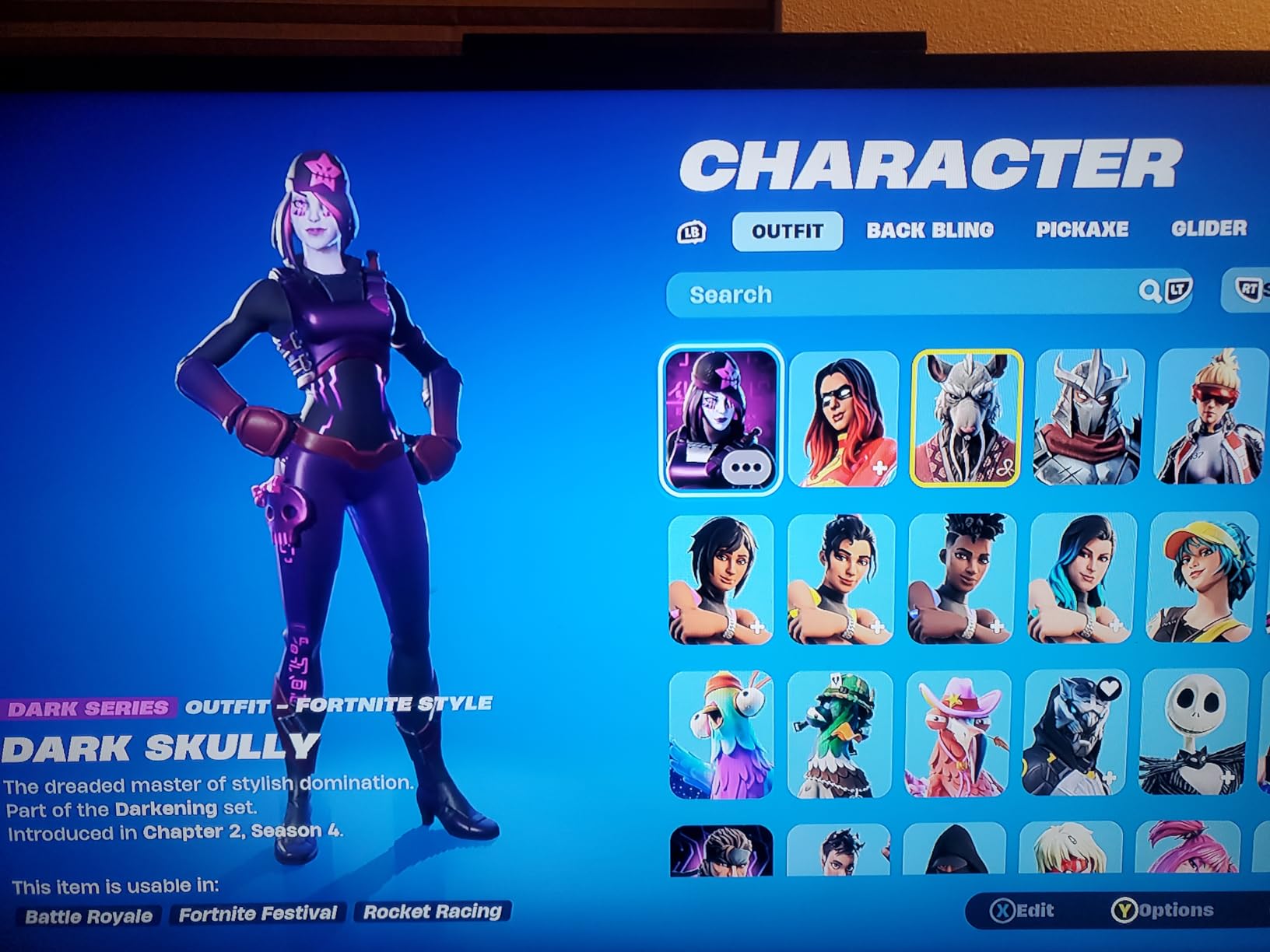Viewport: 1270px width, 952px height.
Task: Click the speech bubble on Dark Skully thumbnail
Action: click(x=749, y=466)
